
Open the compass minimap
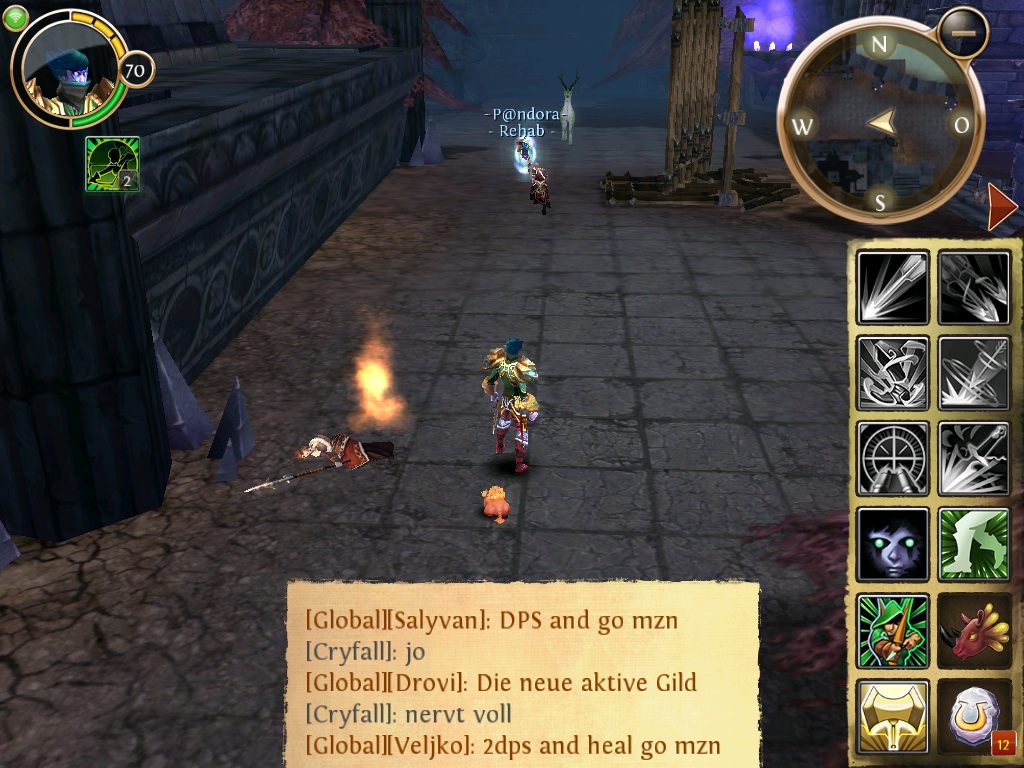pos(880,124)
